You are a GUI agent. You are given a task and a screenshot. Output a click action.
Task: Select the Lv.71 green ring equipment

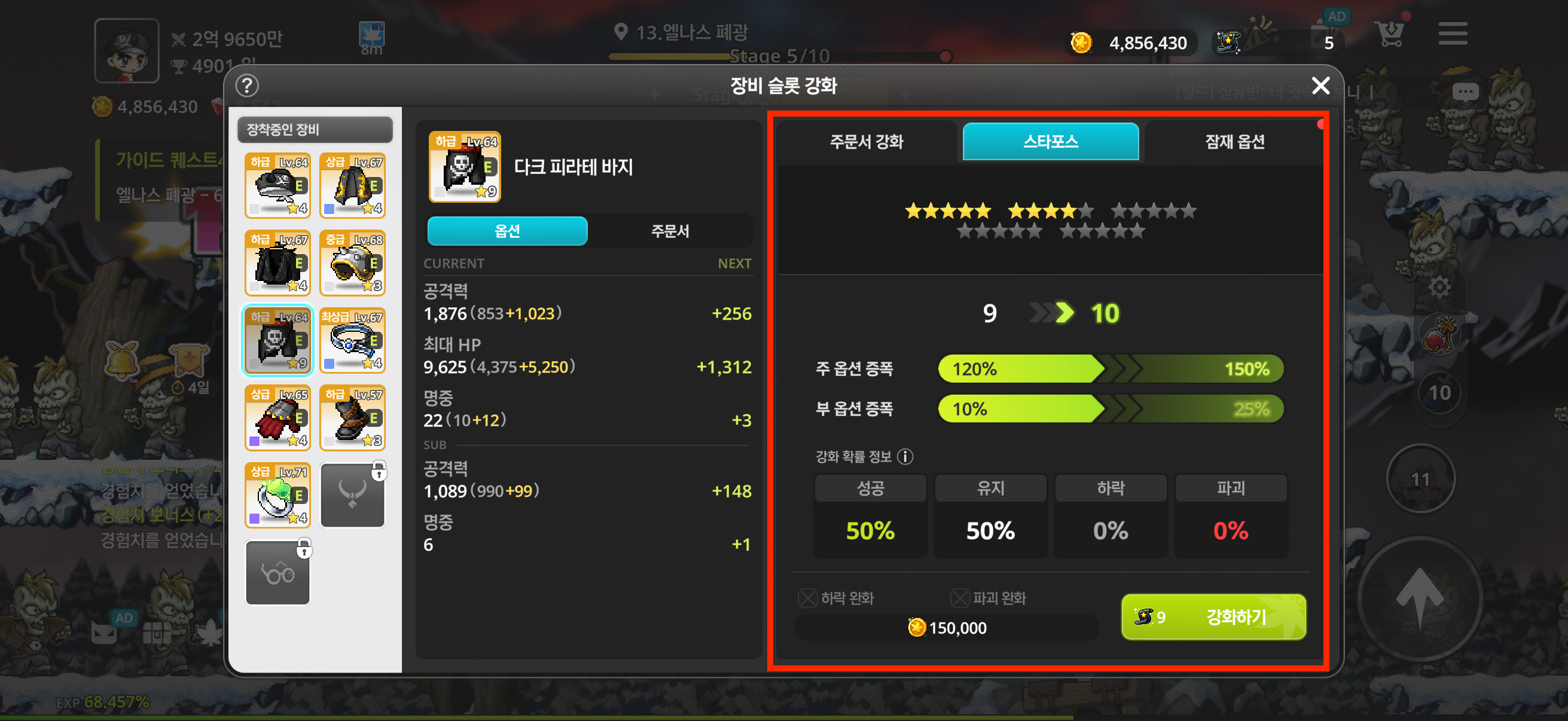pyautogui.click(x=277, y=494)
